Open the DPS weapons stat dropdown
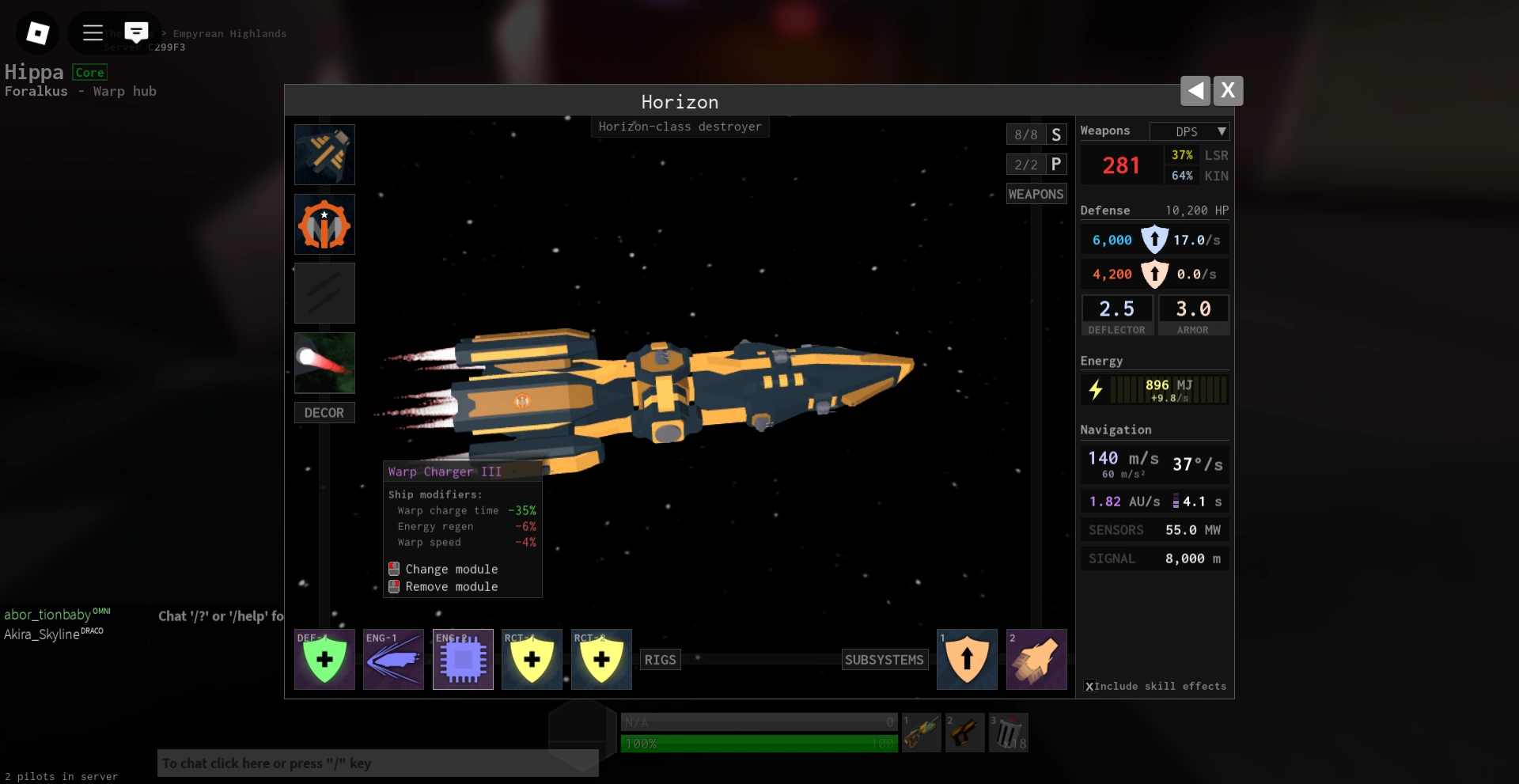The image size is (1519, 784). click(x=1190, y=131)
